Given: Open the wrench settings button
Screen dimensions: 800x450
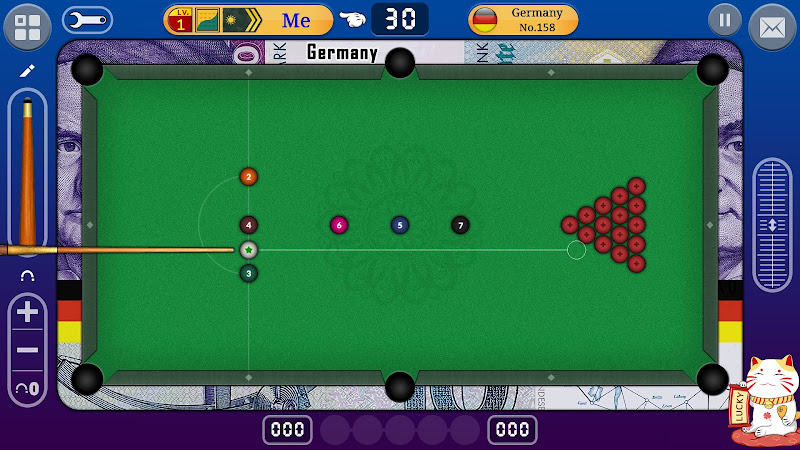Looking at the screenshot, I should tap(87, 20).
